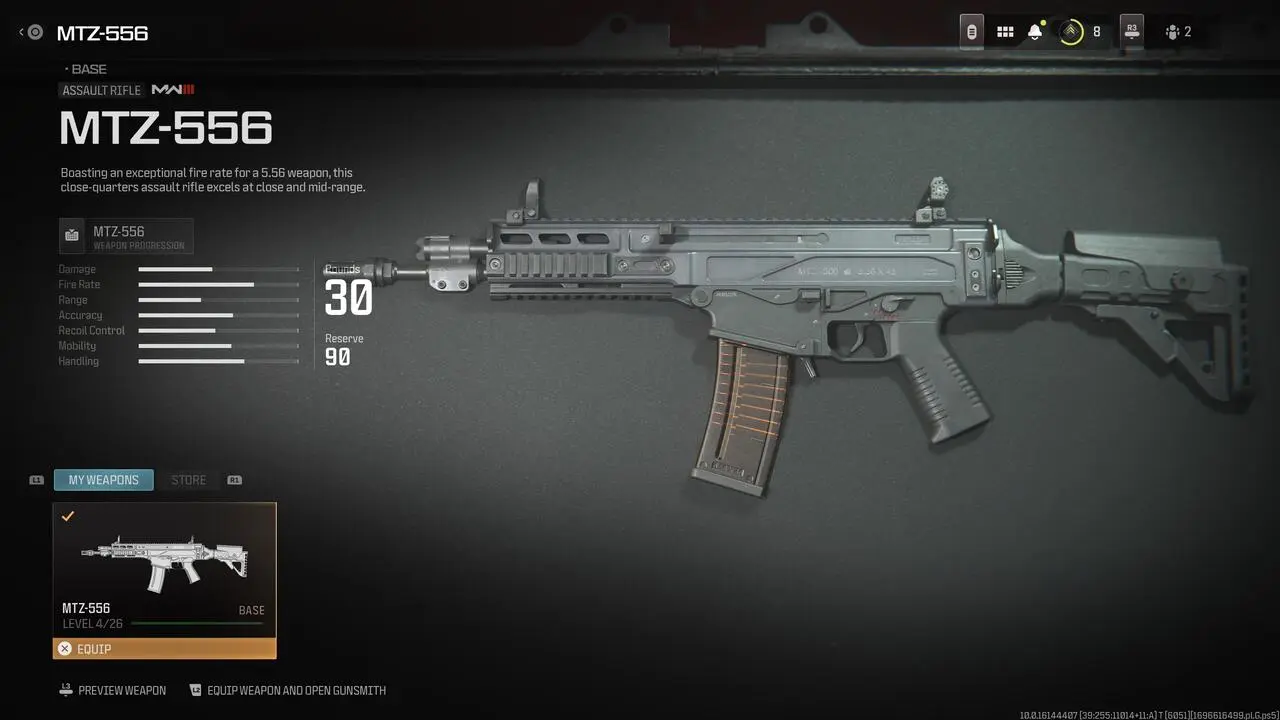The width and height of the screenshot is (1280, 720).
Task: Equip the MTZ-556 weapon
Action: 164,649
